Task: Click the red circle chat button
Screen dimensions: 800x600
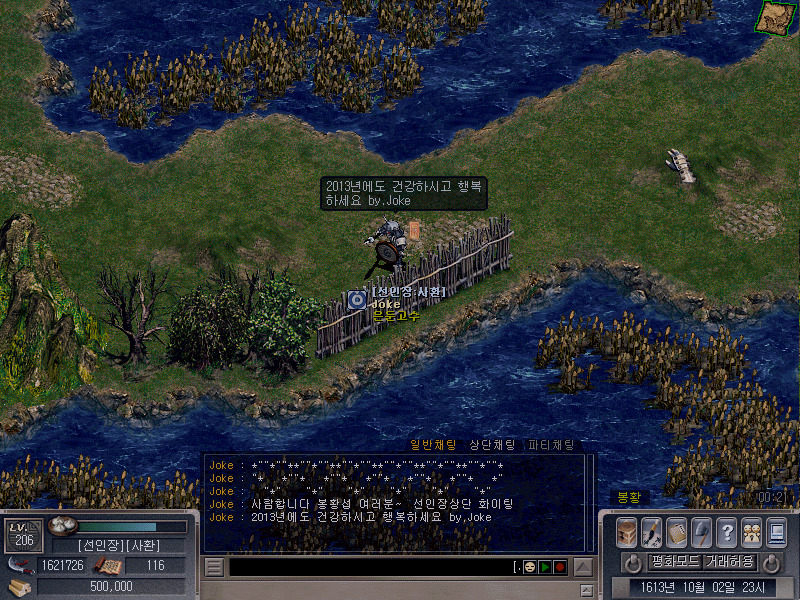Action: click(x=560, y=567)
